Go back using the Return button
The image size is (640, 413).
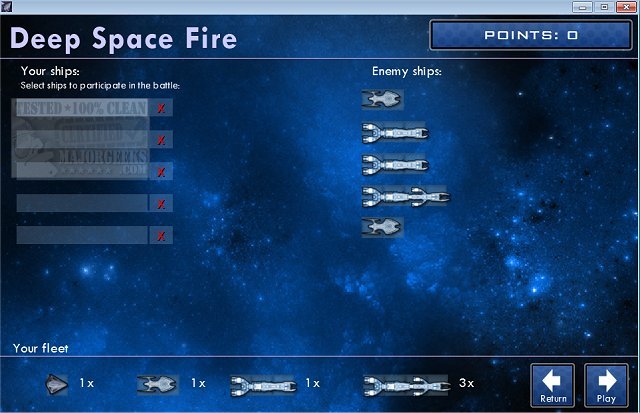(553, 384)
